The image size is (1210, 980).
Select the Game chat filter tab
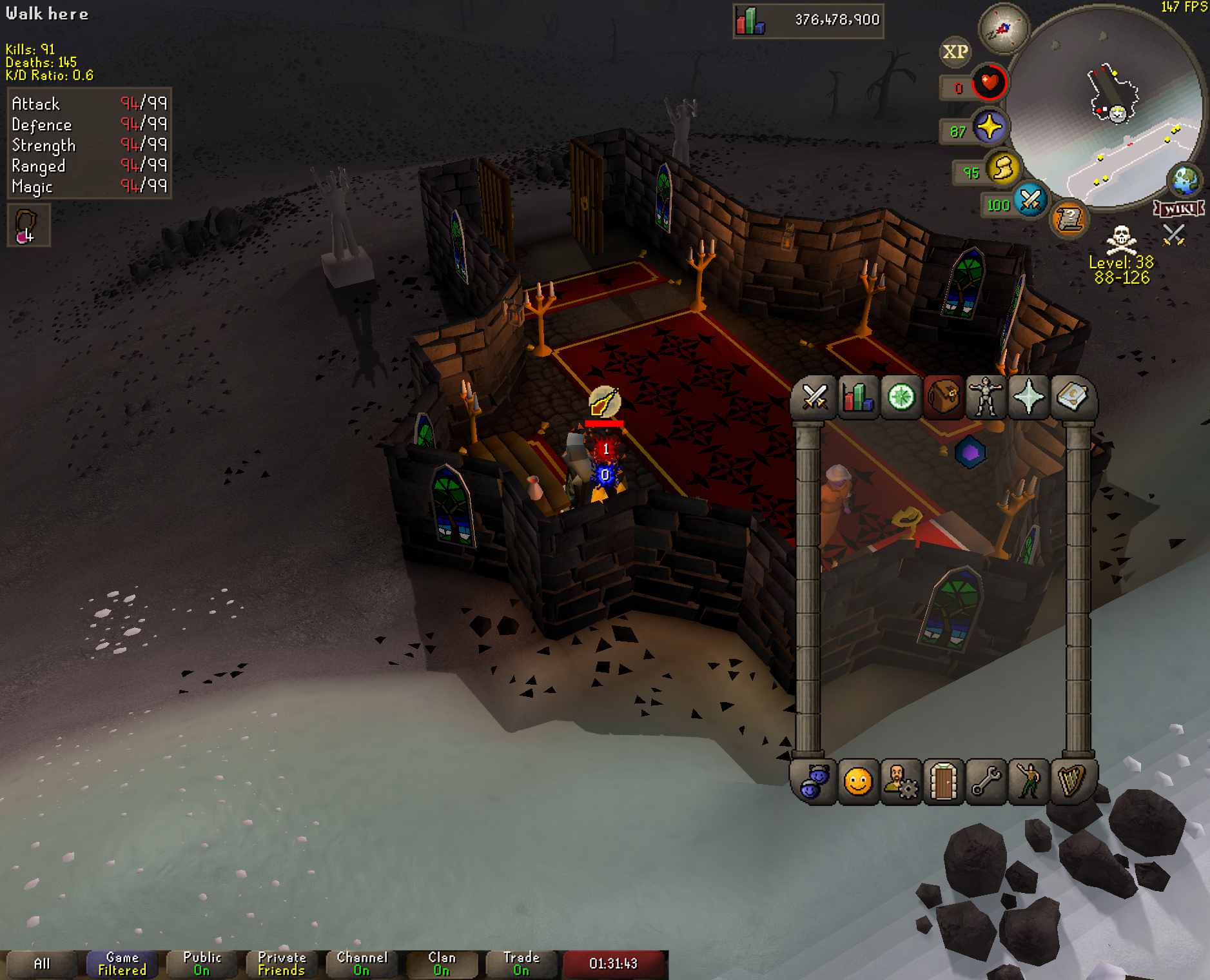(x=122, y=964)
